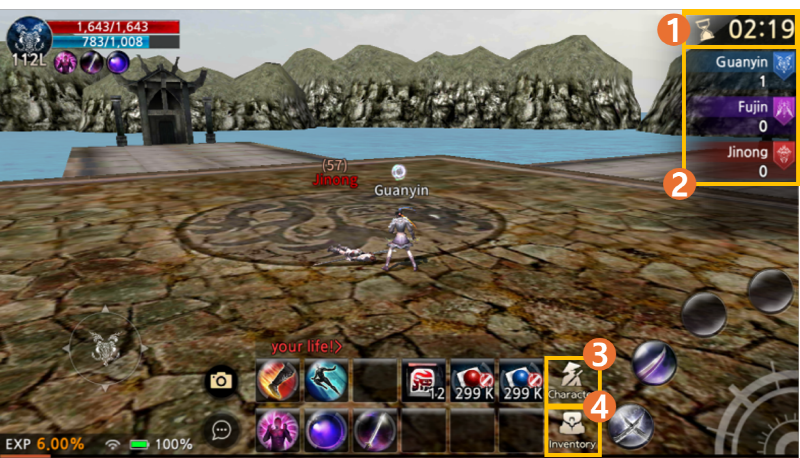Use the blue dashing figure skill
The height and width of the screenshot is (458, 800).
tap(326, 381)
